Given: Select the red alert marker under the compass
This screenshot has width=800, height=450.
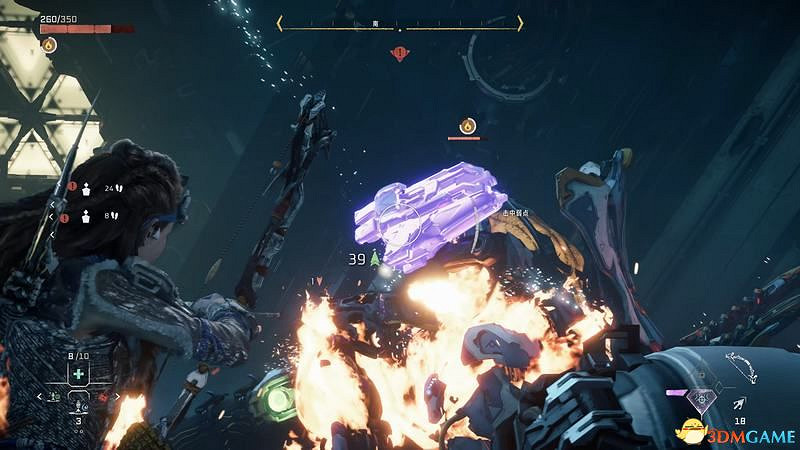Looking at the screenshot, I should click(x=400, y=52).
